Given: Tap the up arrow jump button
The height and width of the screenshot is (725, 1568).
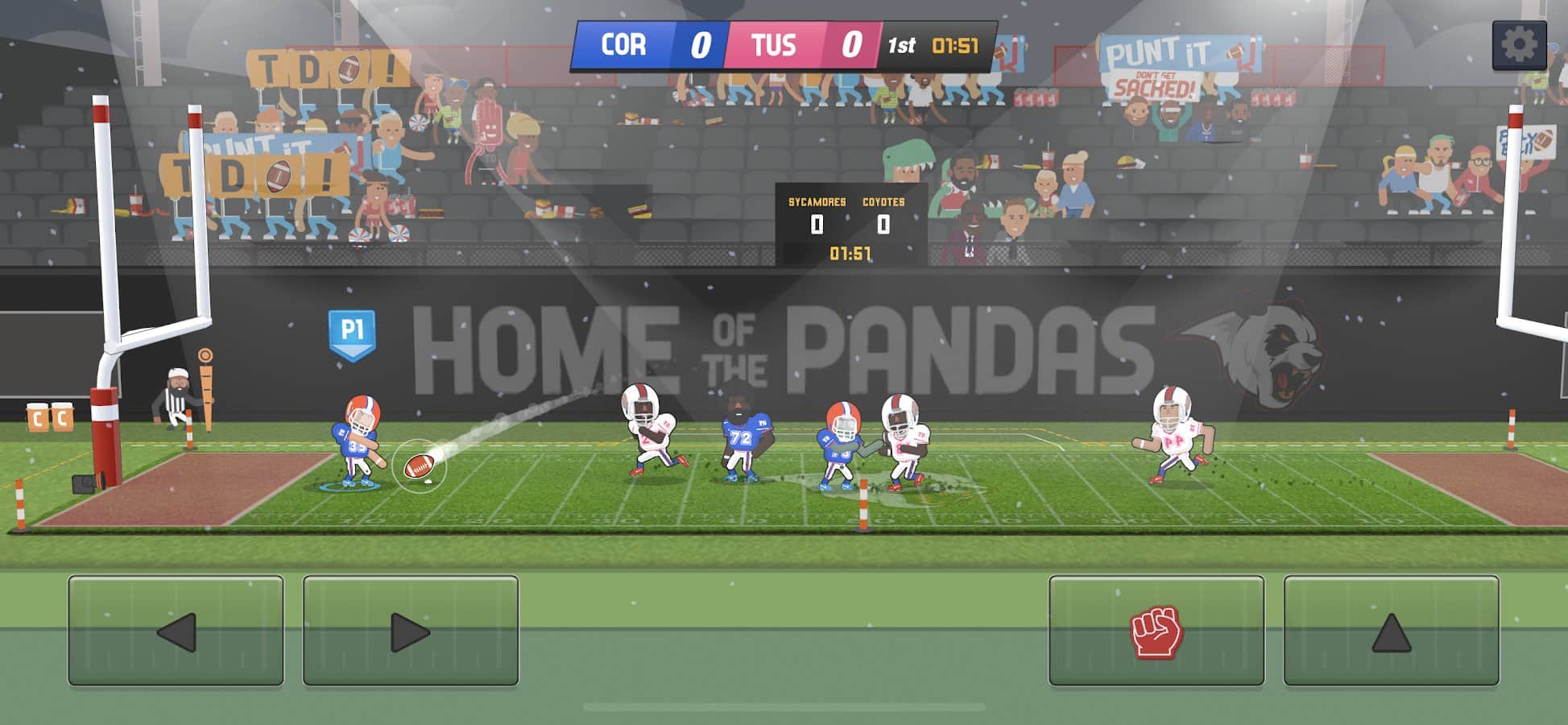Looking at the screenshot, I should tap(1391, 631).
